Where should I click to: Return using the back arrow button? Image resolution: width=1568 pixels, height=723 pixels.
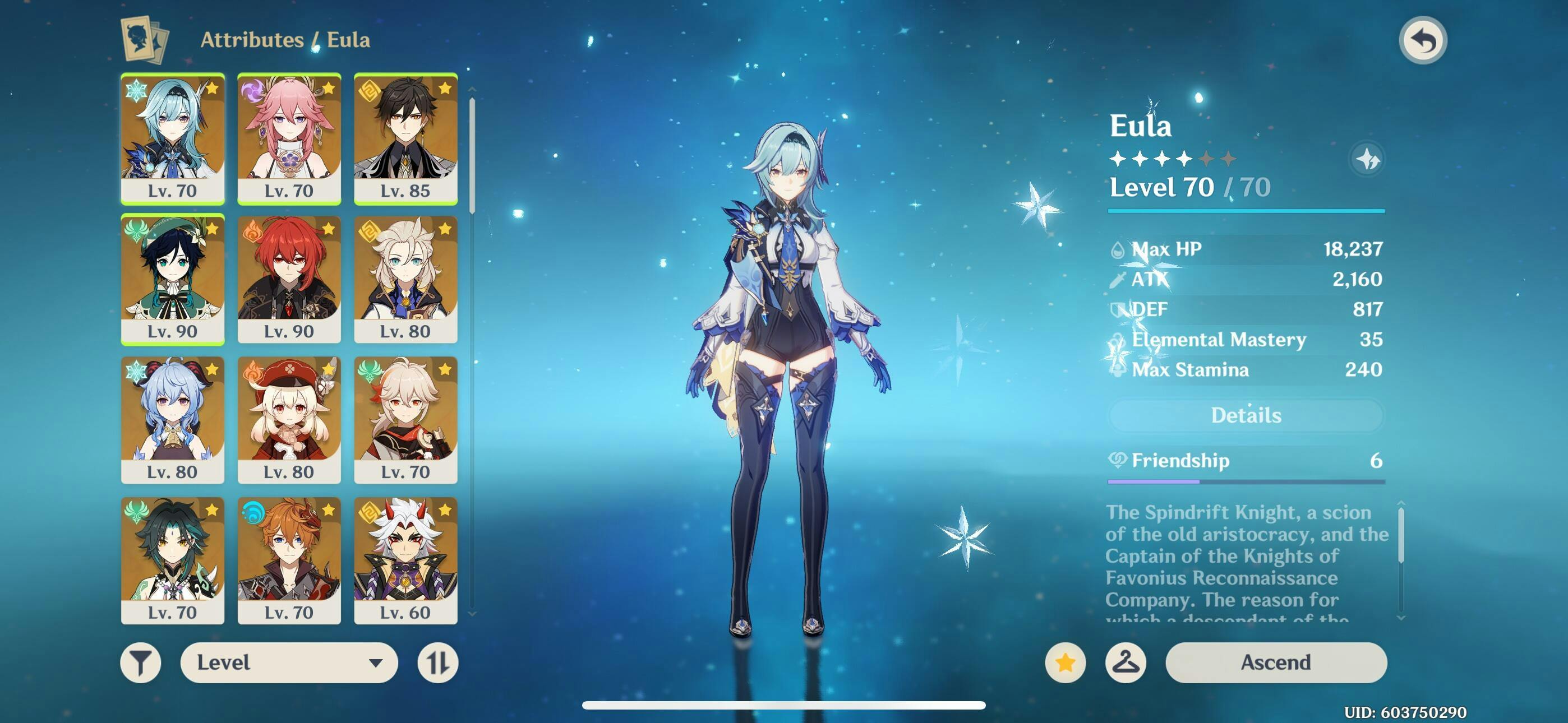tap(1423, 41)
